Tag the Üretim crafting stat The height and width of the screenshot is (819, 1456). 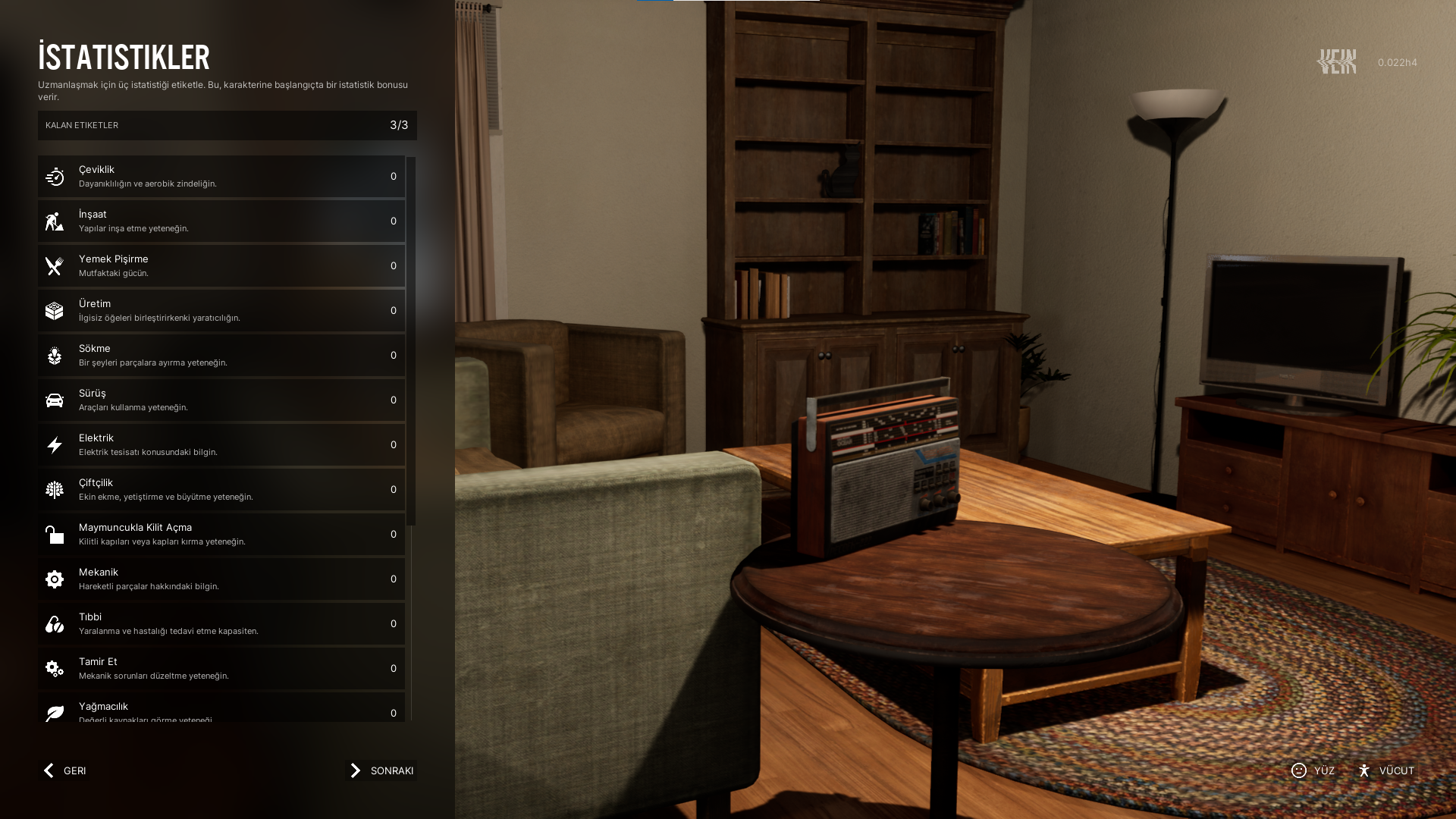221,311
